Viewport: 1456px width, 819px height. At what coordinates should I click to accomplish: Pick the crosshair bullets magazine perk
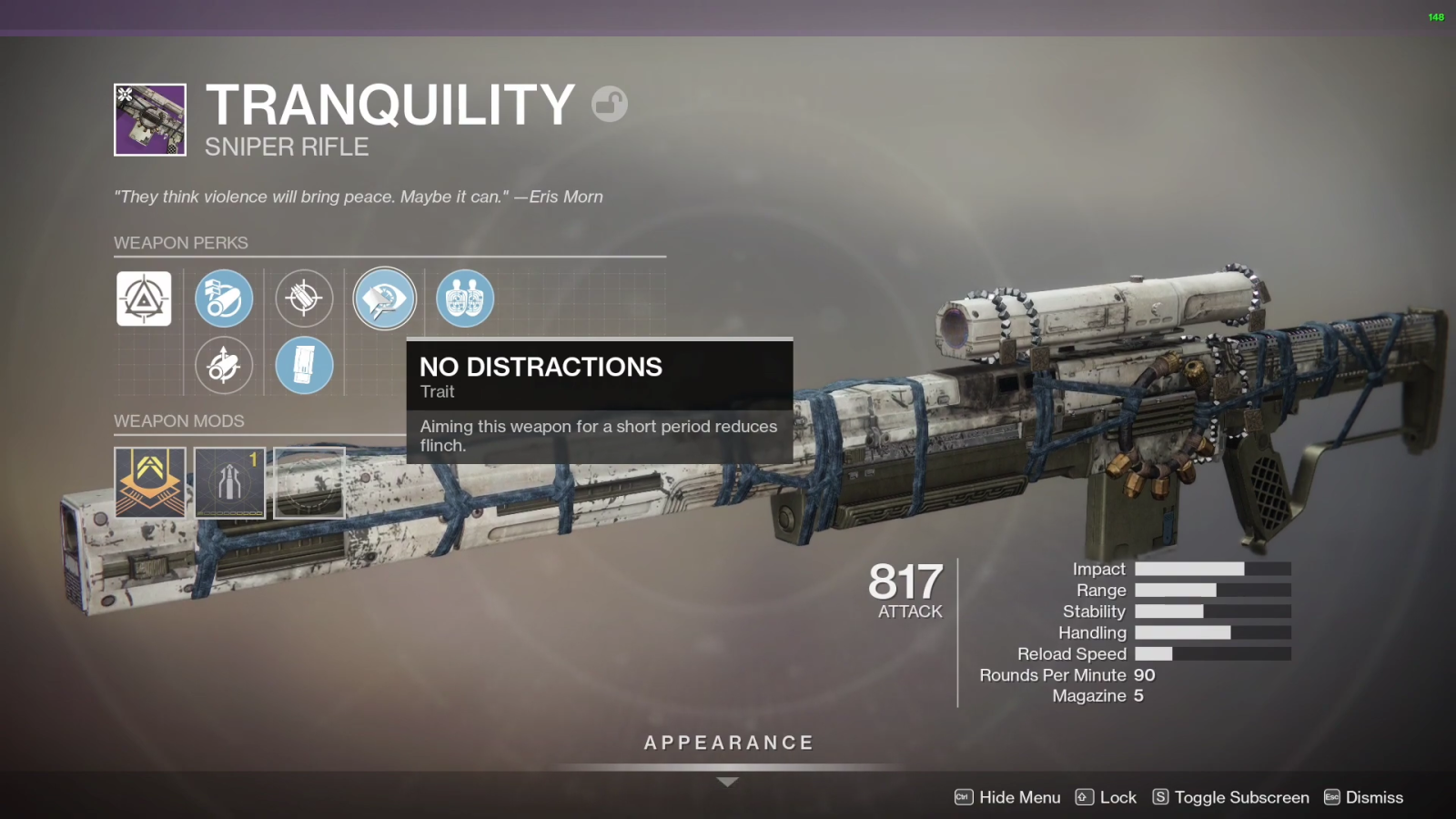[304, 298]
